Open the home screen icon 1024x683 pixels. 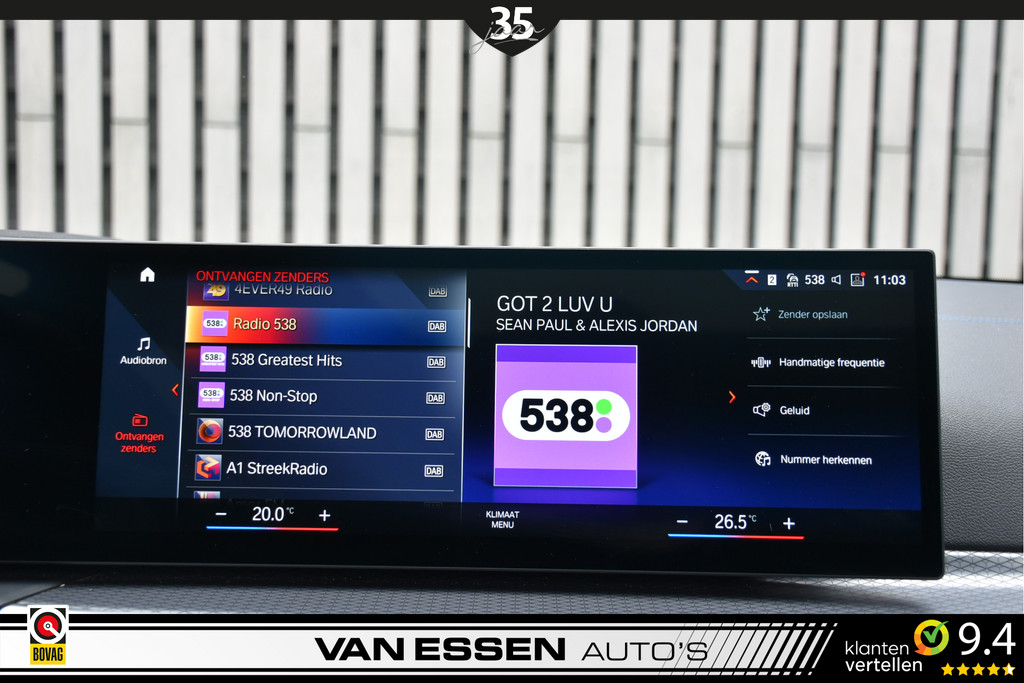(x=147, y=275)
